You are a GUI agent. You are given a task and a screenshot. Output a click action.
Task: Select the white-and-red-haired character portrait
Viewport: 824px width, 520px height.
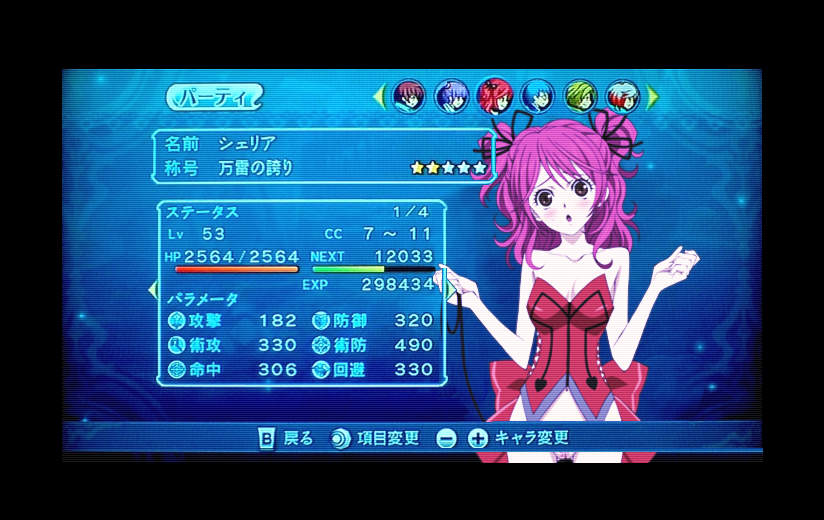[622, 96]
